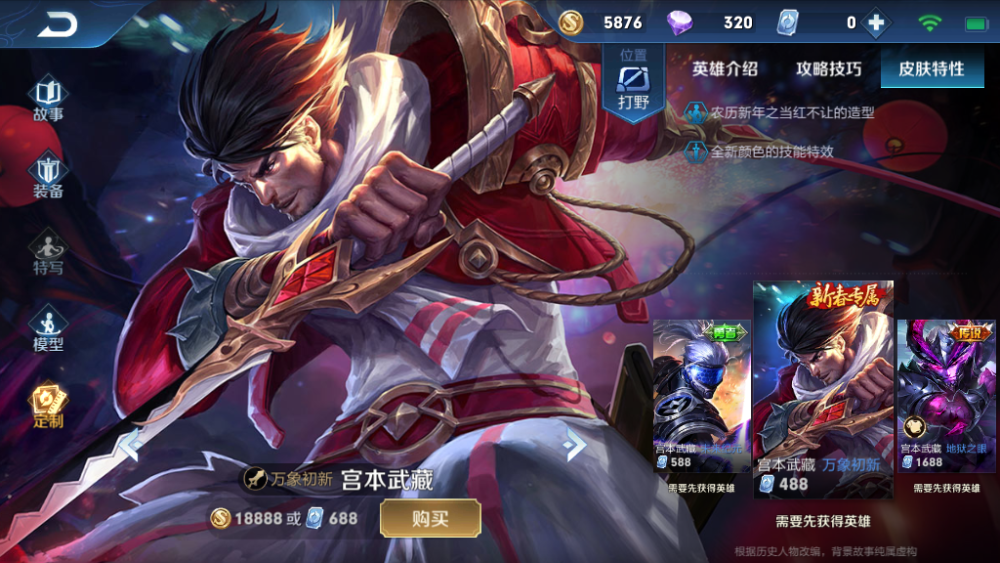Add more coupons with the plus button
The height and width of the screenshot is (563, 1000).
[x=876, y=23]
